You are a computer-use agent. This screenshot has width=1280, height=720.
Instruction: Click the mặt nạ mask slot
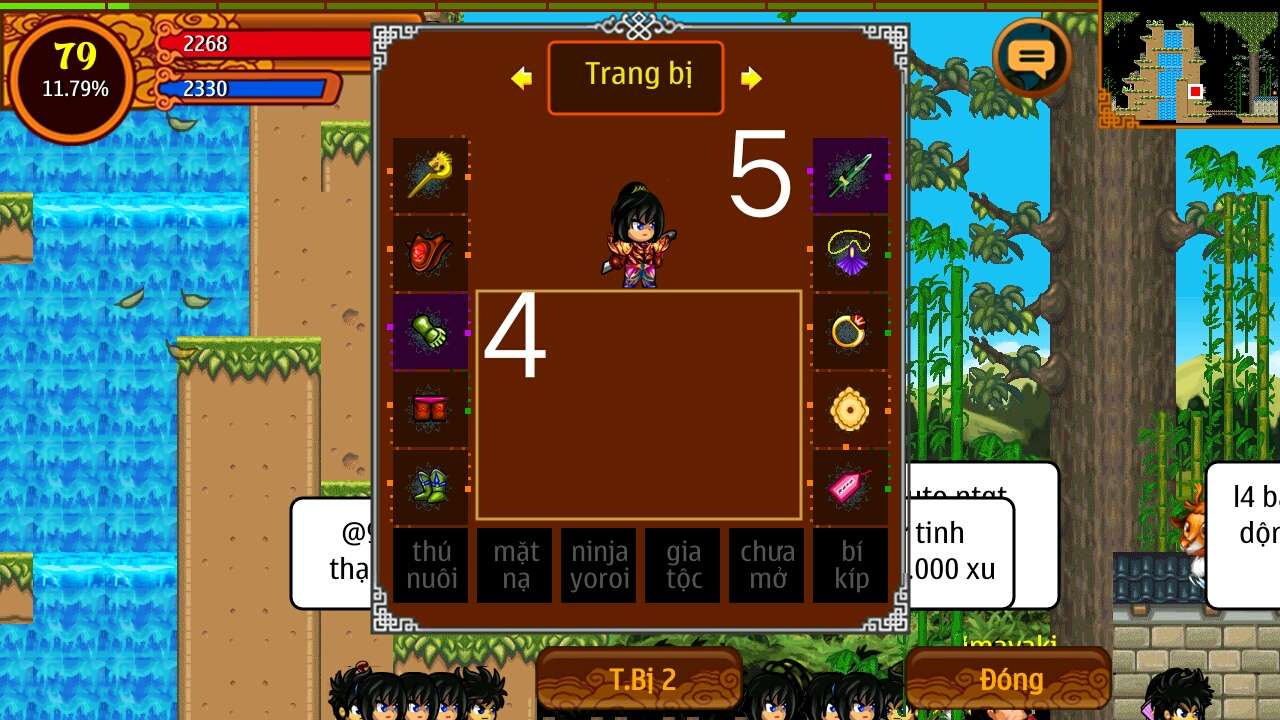(x=515, y=565)
